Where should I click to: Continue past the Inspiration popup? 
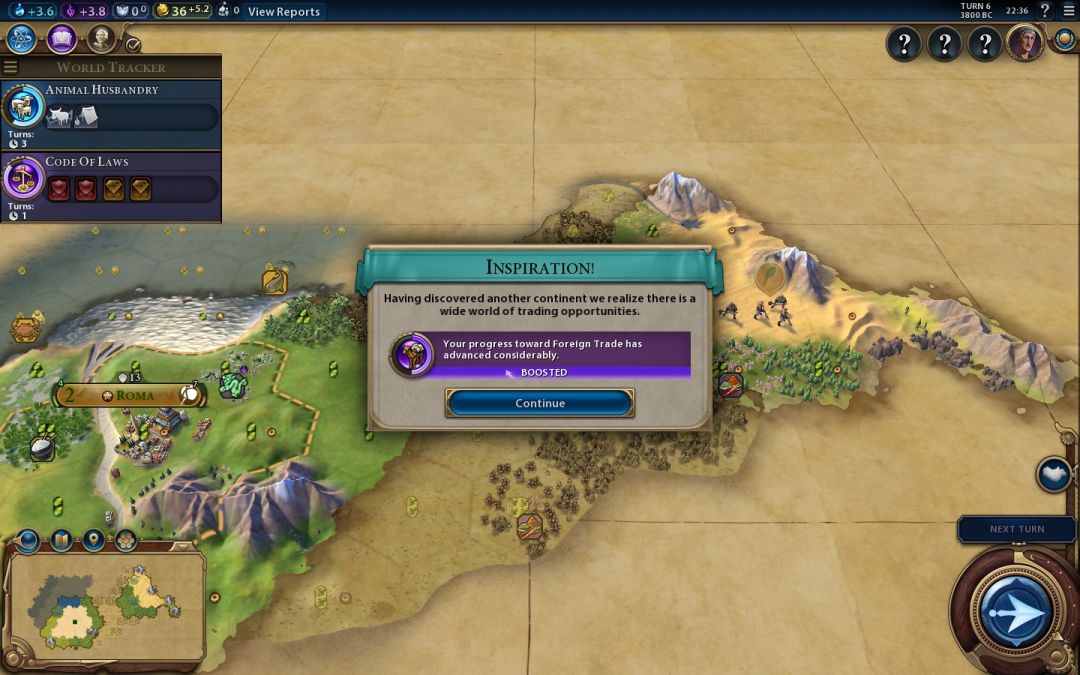point(540,403)
